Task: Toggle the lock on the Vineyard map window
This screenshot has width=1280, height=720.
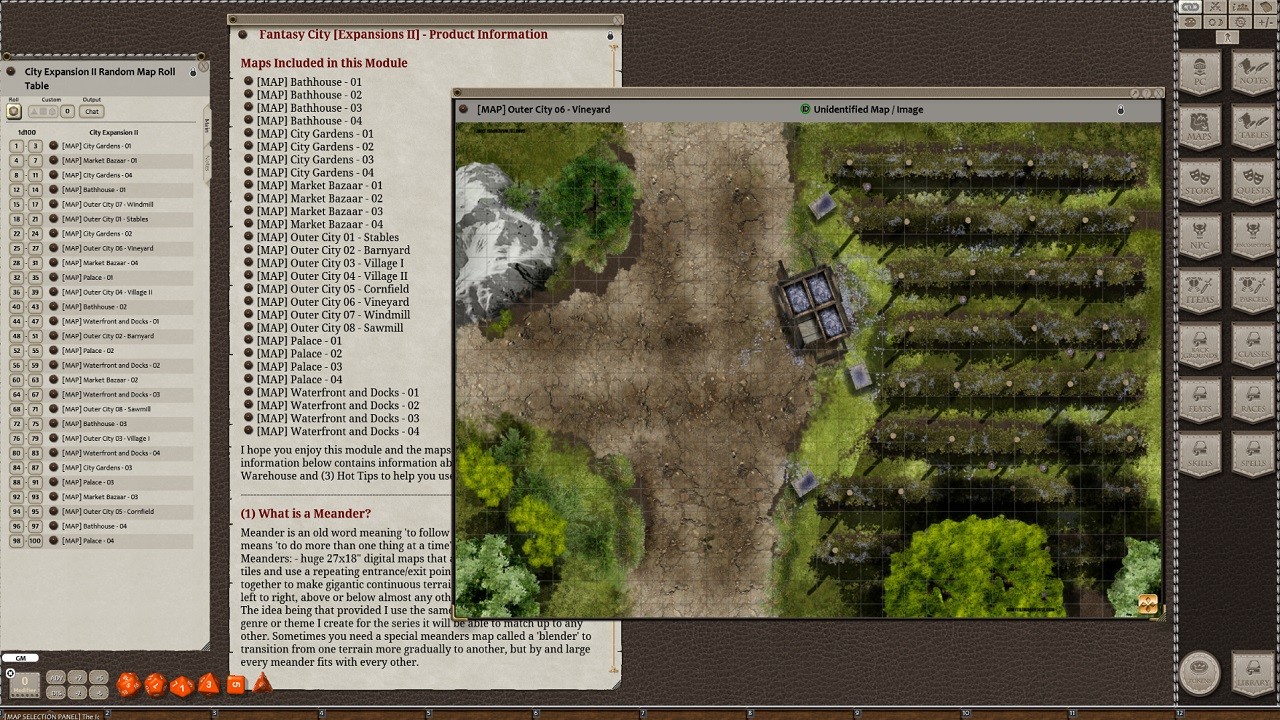Action: click(x=1120, y=110)
